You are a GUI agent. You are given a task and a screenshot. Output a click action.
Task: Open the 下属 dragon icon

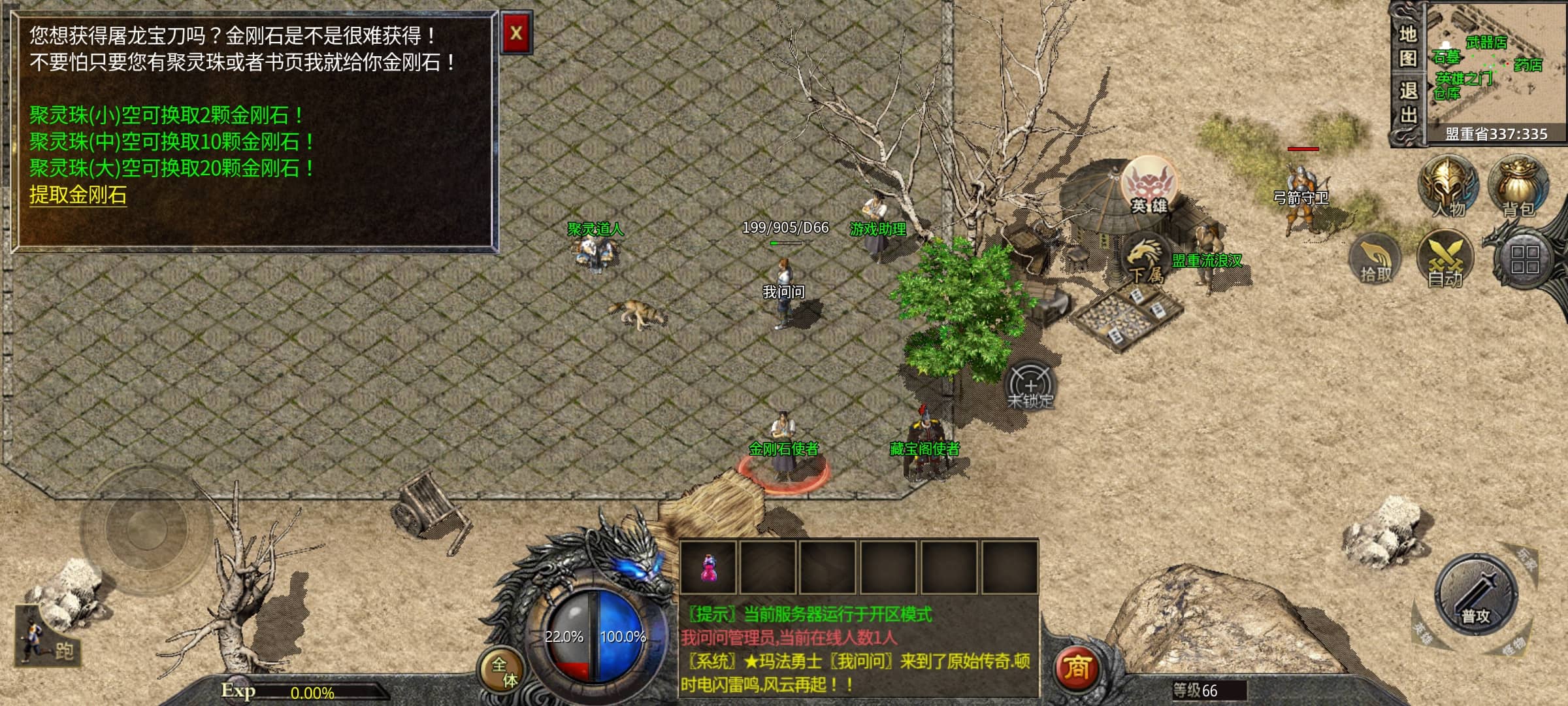tap(1145, 258)
